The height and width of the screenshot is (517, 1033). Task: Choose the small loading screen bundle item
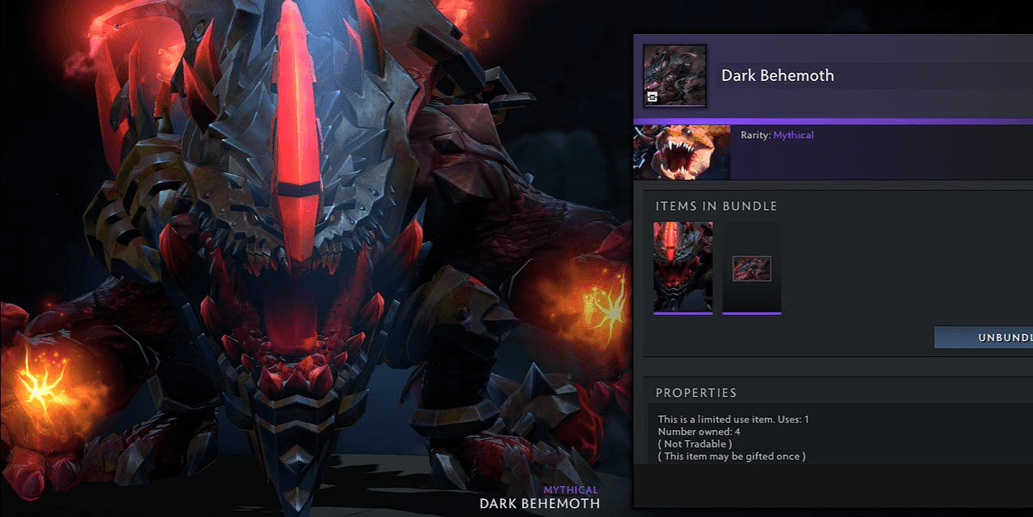(x=752, y=267)
